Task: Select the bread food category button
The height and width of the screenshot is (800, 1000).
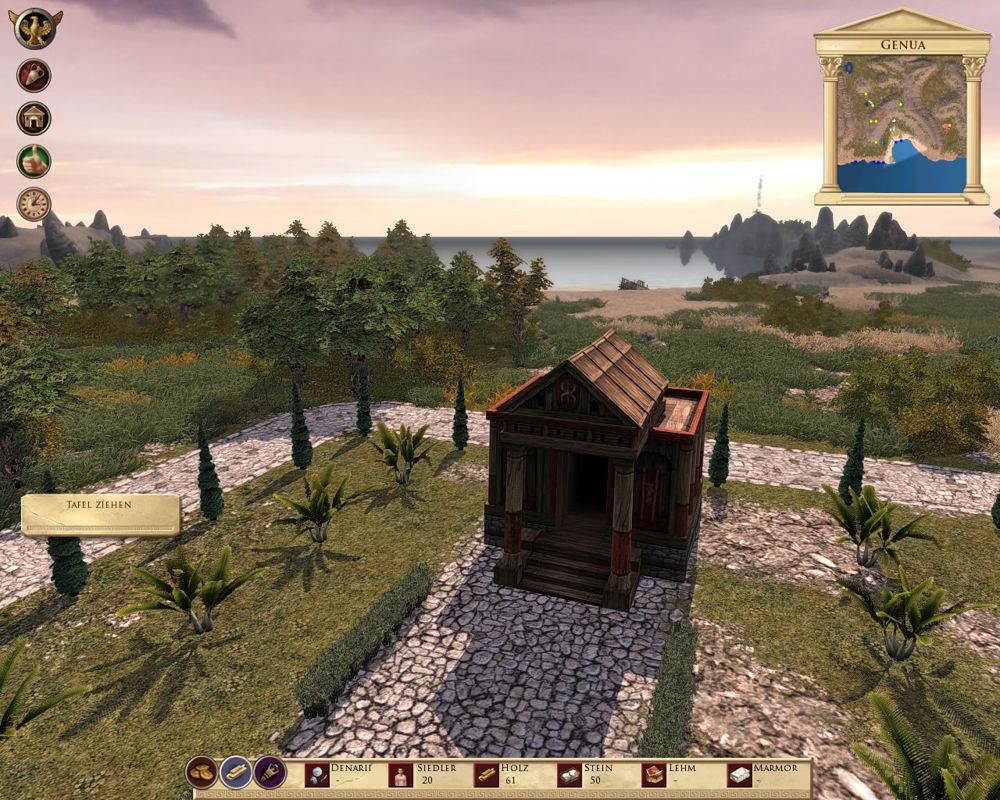Action: (202, 772)
